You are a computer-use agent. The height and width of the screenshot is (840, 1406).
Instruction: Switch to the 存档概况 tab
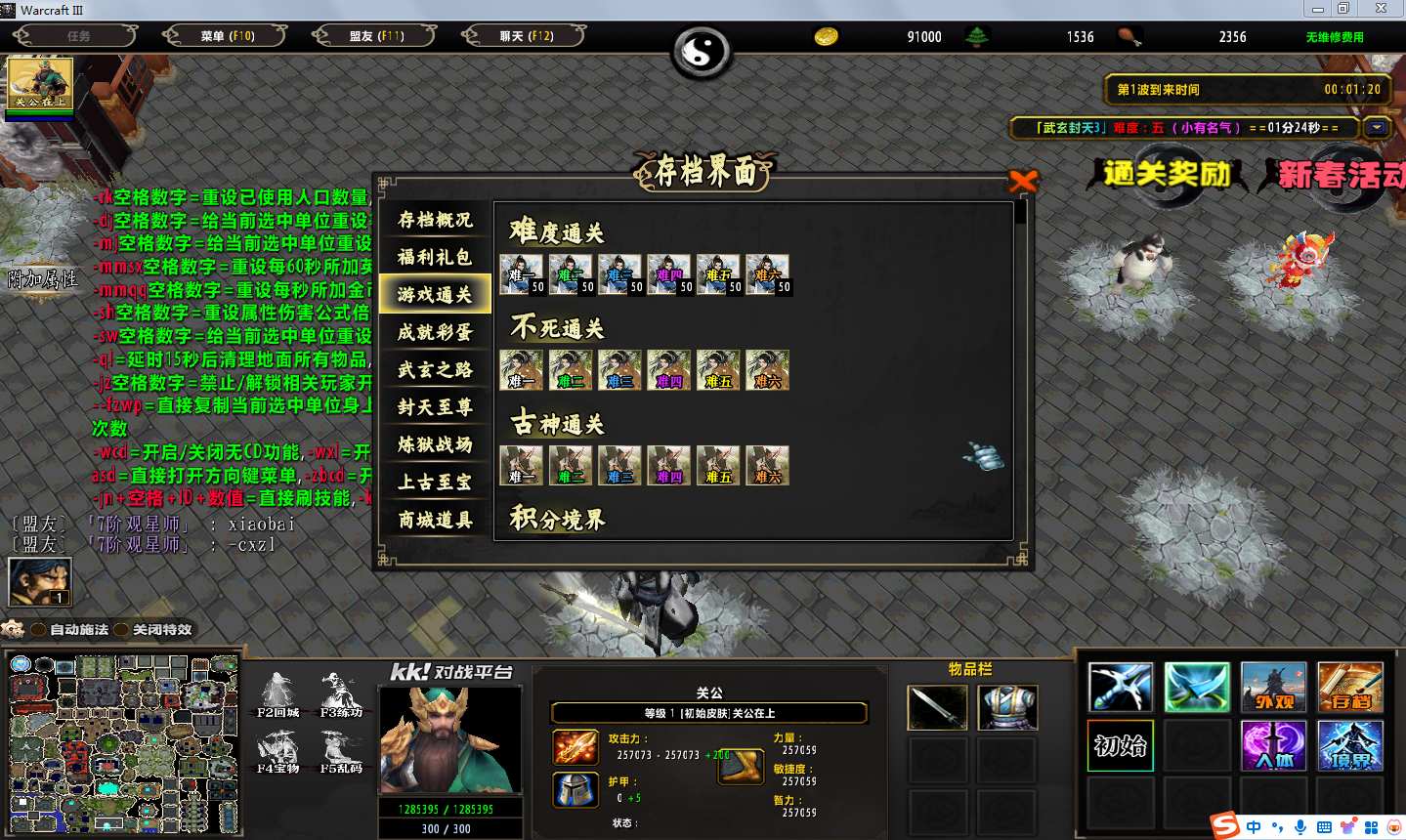point(435,220)
